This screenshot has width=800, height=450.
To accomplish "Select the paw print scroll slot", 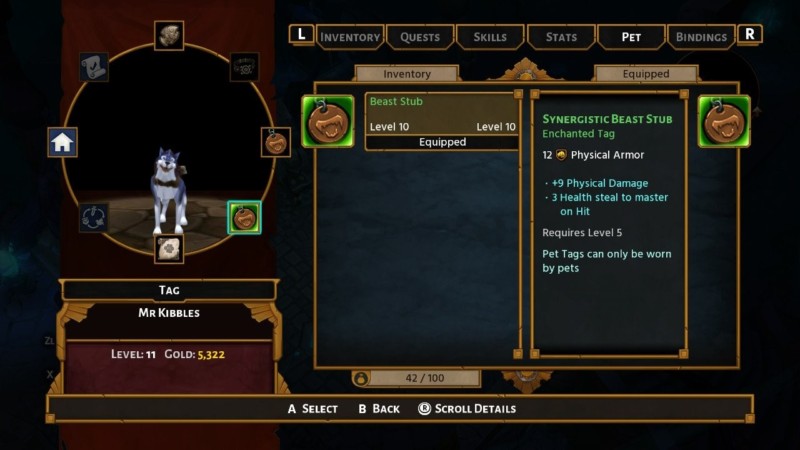I will (x=169, y=248).
